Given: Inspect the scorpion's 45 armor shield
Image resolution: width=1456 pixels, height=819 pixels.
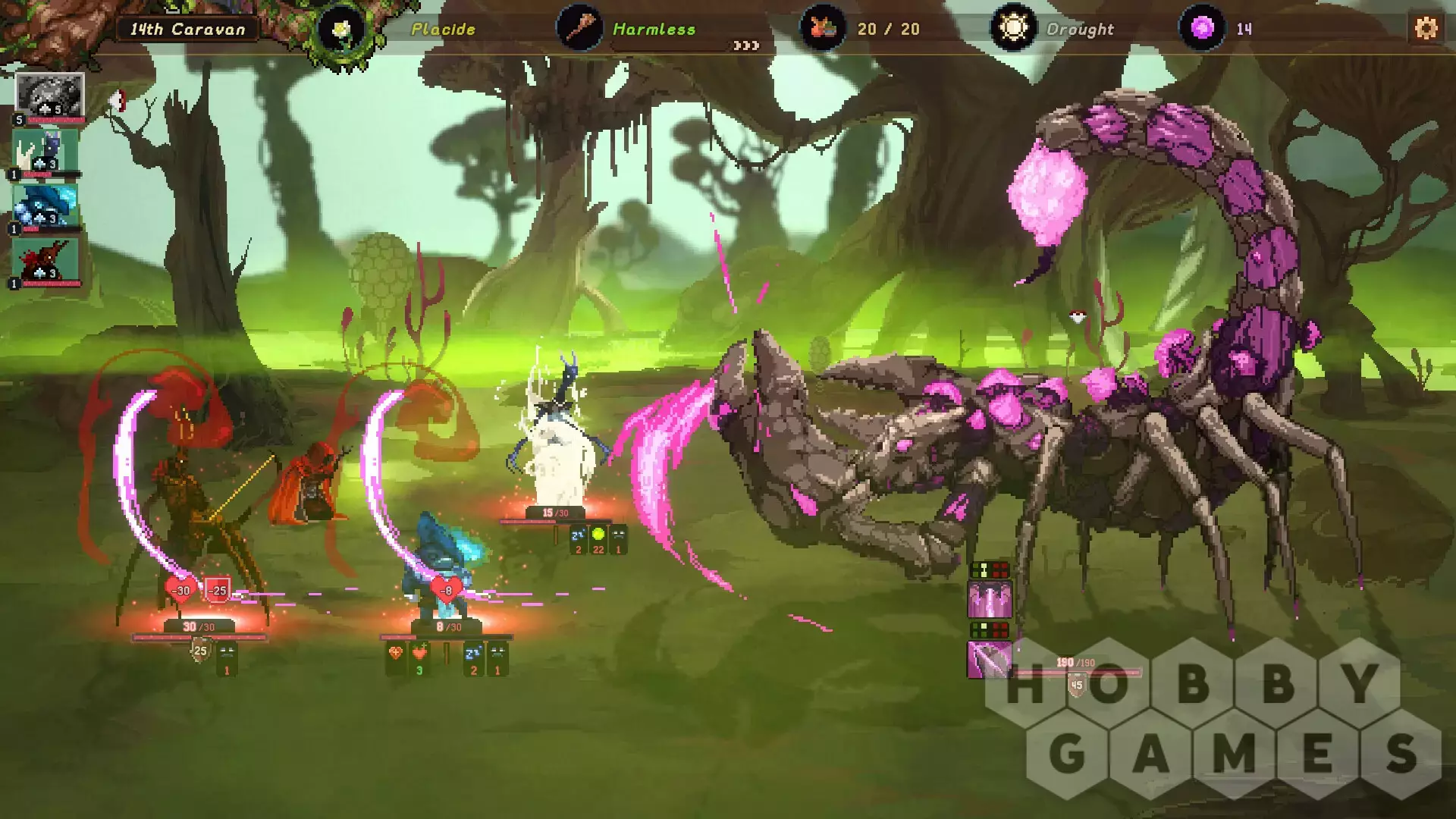Looking at the screenshot, I should pos(1077,686).
